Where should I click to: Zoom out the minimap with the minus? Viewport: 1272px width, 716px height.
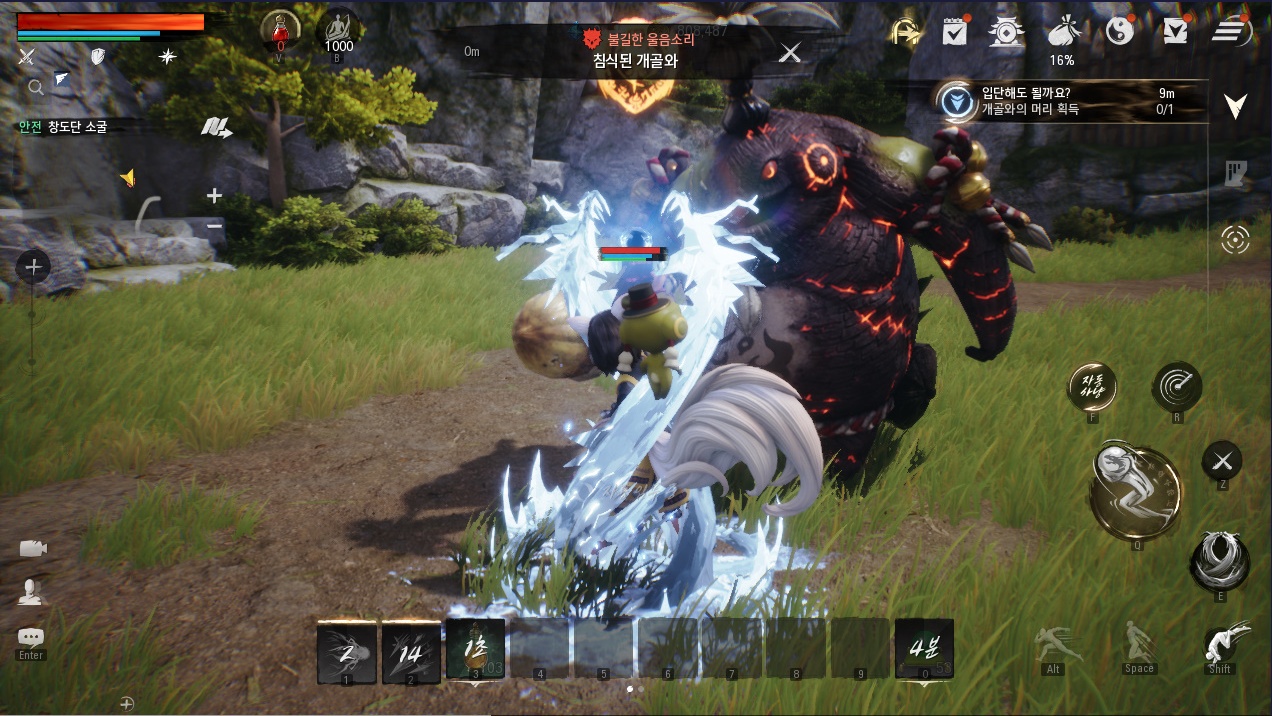(x=214, y=226)
